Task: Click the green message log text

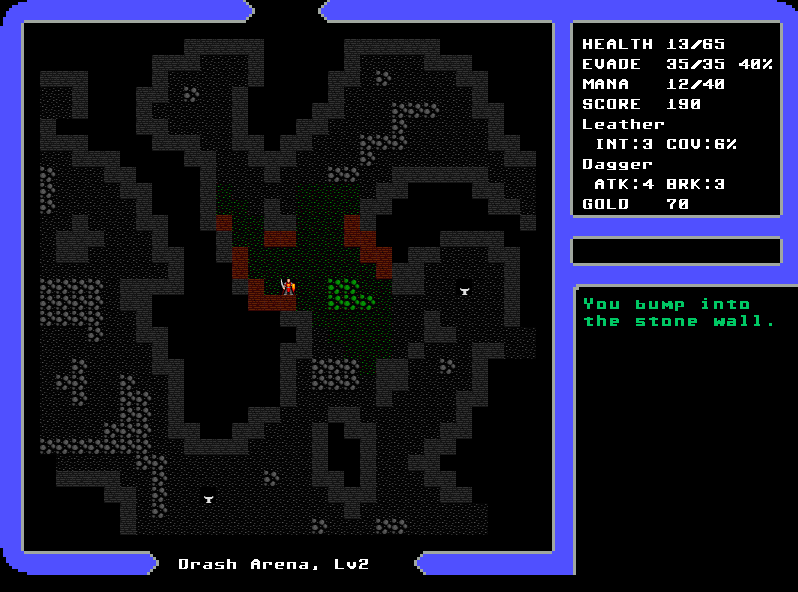Action: (679, 312)
